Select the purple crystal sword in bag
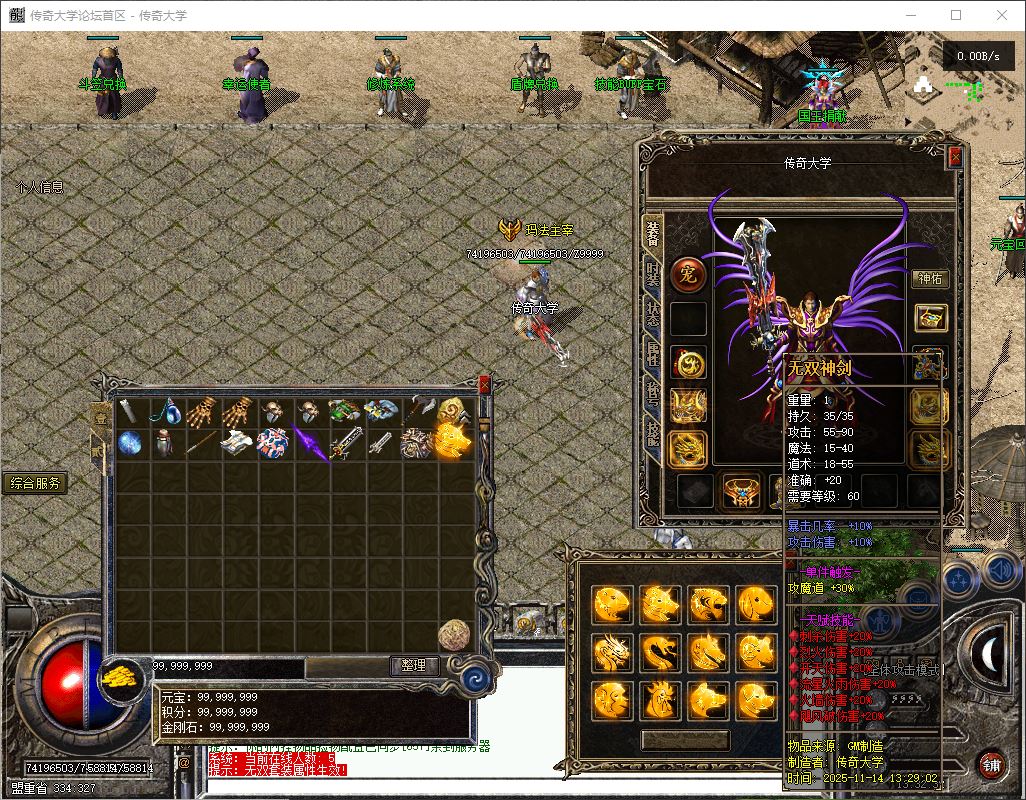Viewport: 1026px width, 800px height. click(x=310, y=443)
